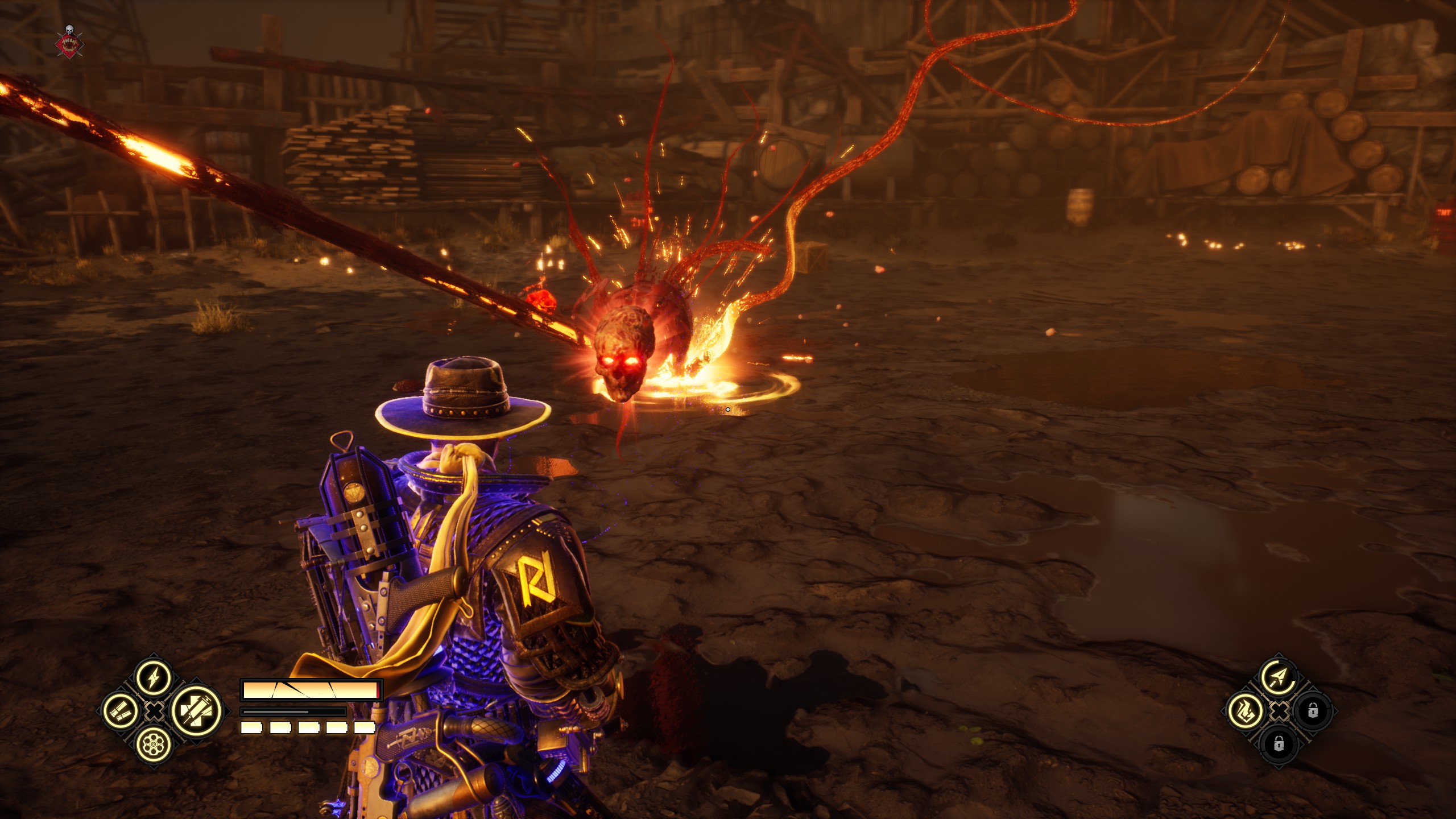Click the red fanged-mouth skull status icon
1456x819 pixels.
(x=70, y=42)
